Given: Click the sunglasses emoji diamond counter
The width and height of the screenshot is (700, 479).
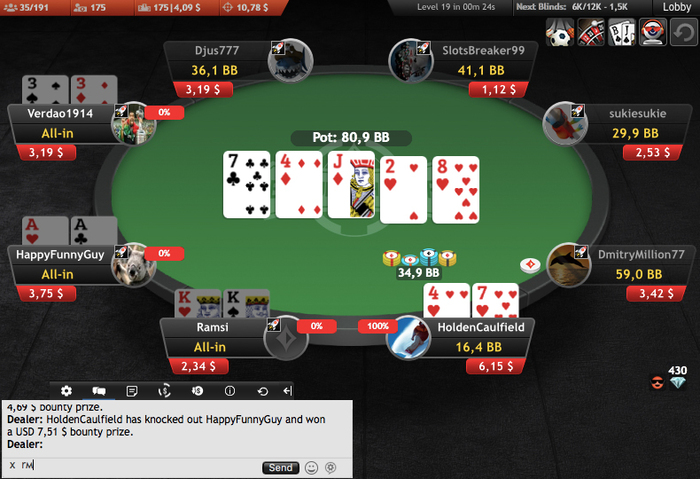Looking at the screenshot, I should (669, 379).
